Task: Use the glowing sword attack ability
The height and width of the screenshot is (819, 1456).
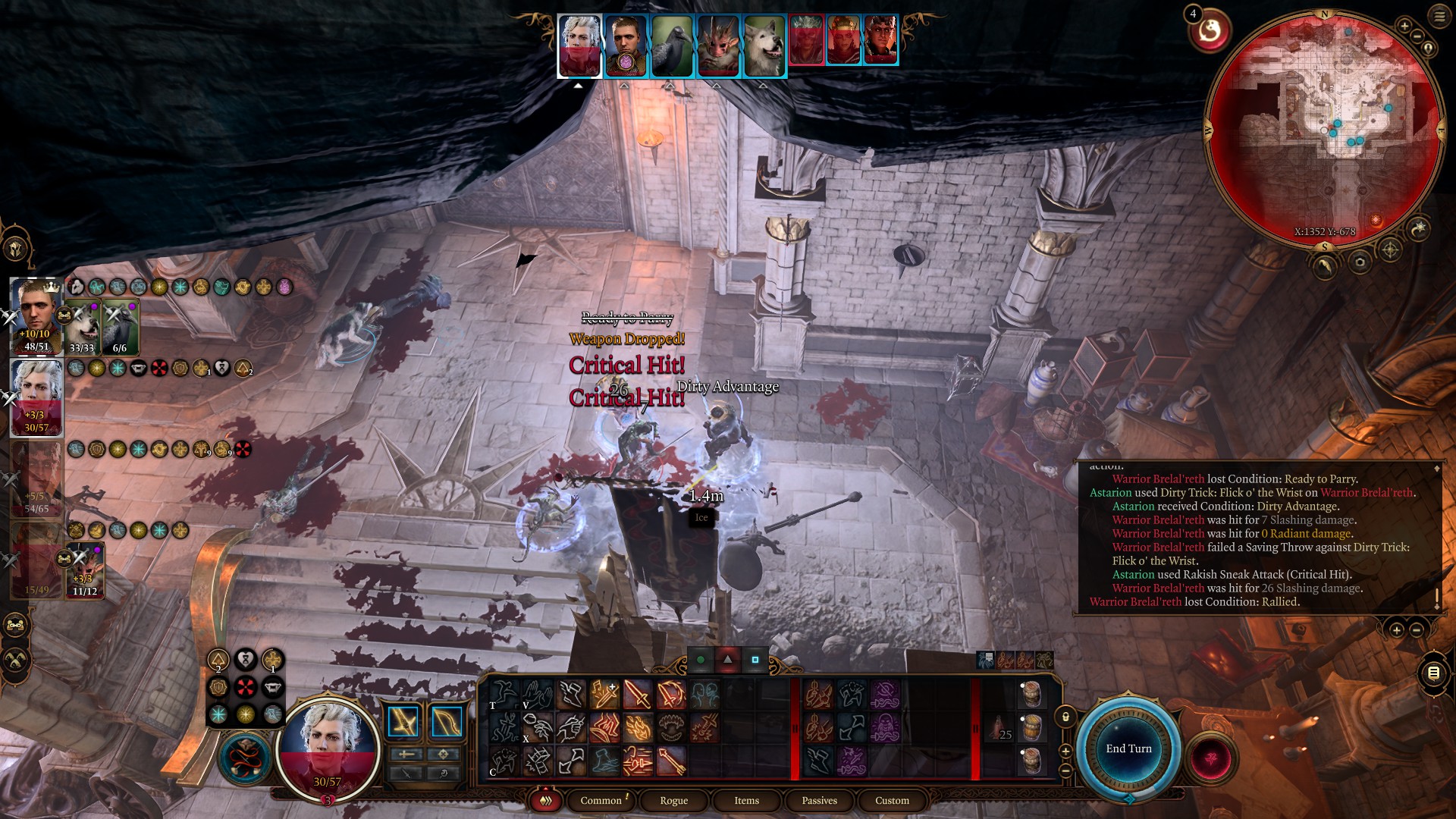Action: [638, 695]
